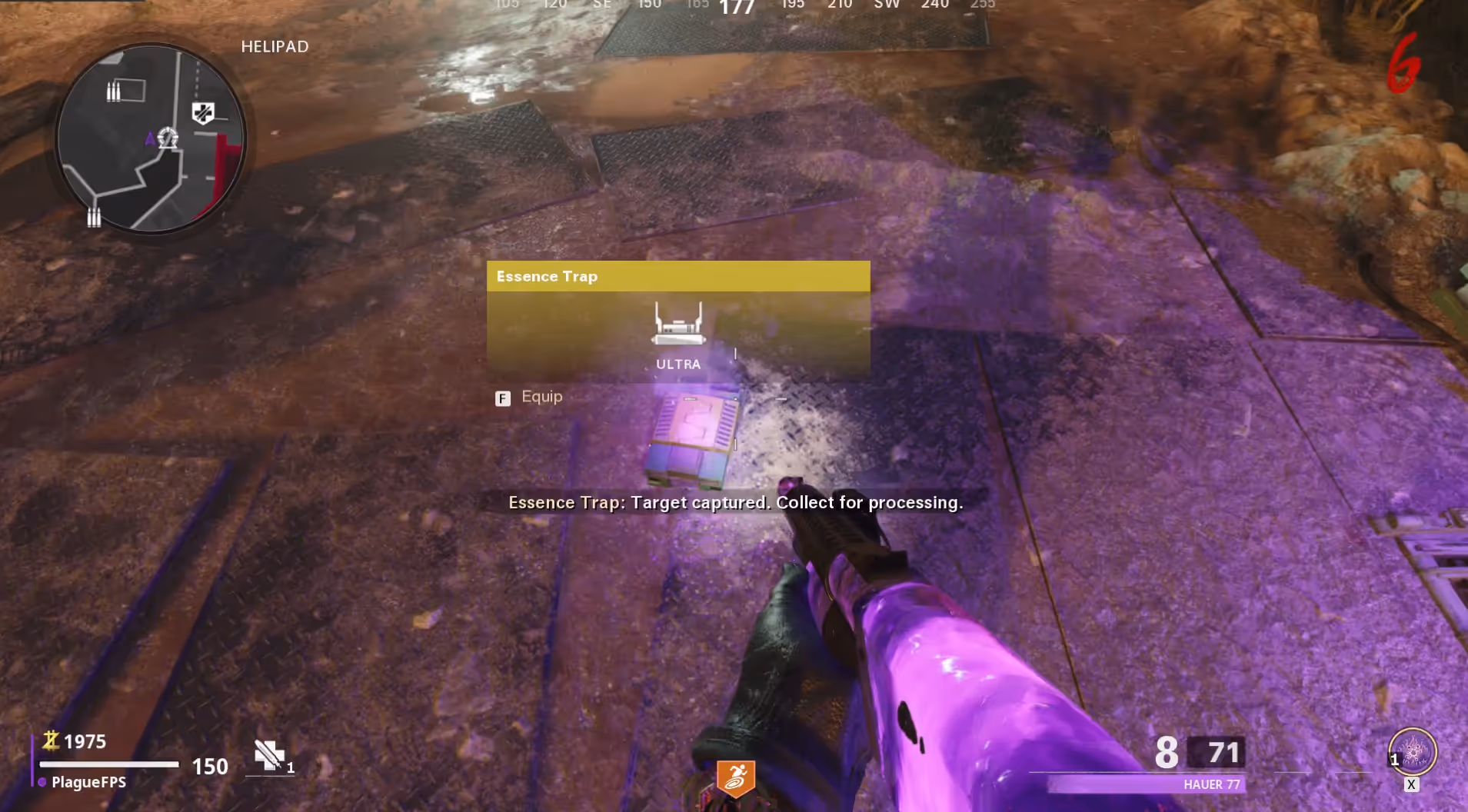Click the shield marker on the minimap

click(203, 113)
